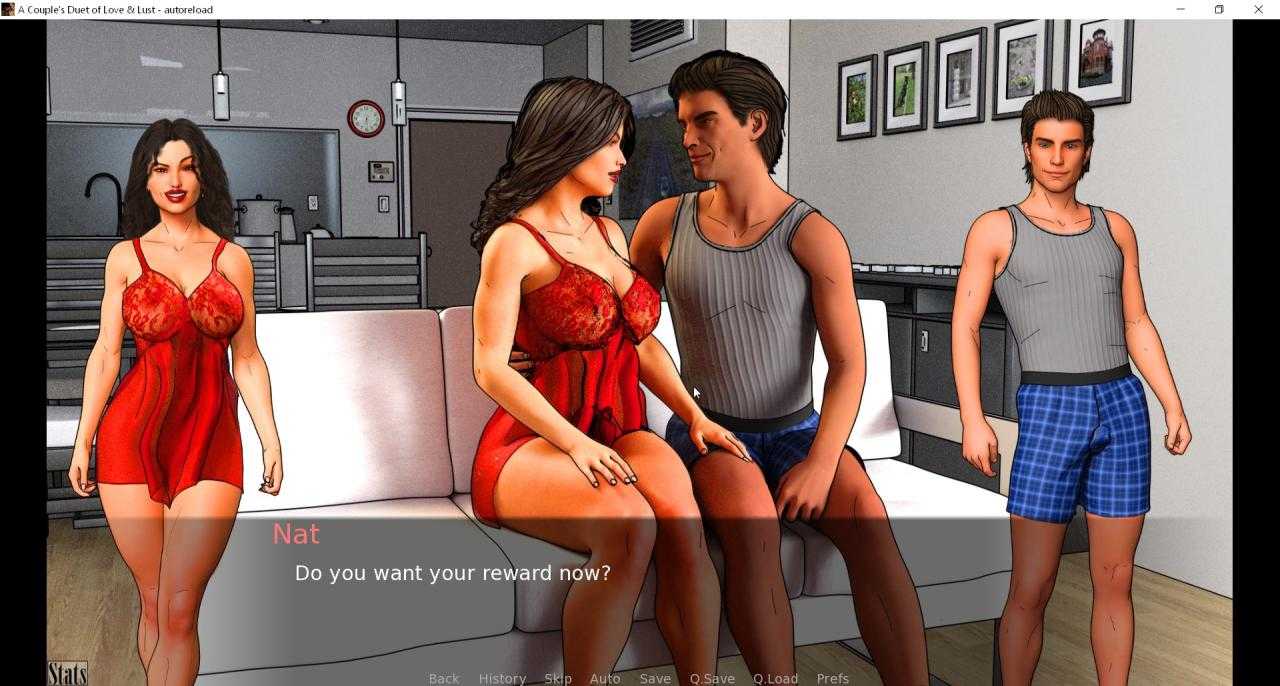Minimize the game window
Image resolution: width=1280 pixels, height=686 pixels.
click(x=1181, y=9)
